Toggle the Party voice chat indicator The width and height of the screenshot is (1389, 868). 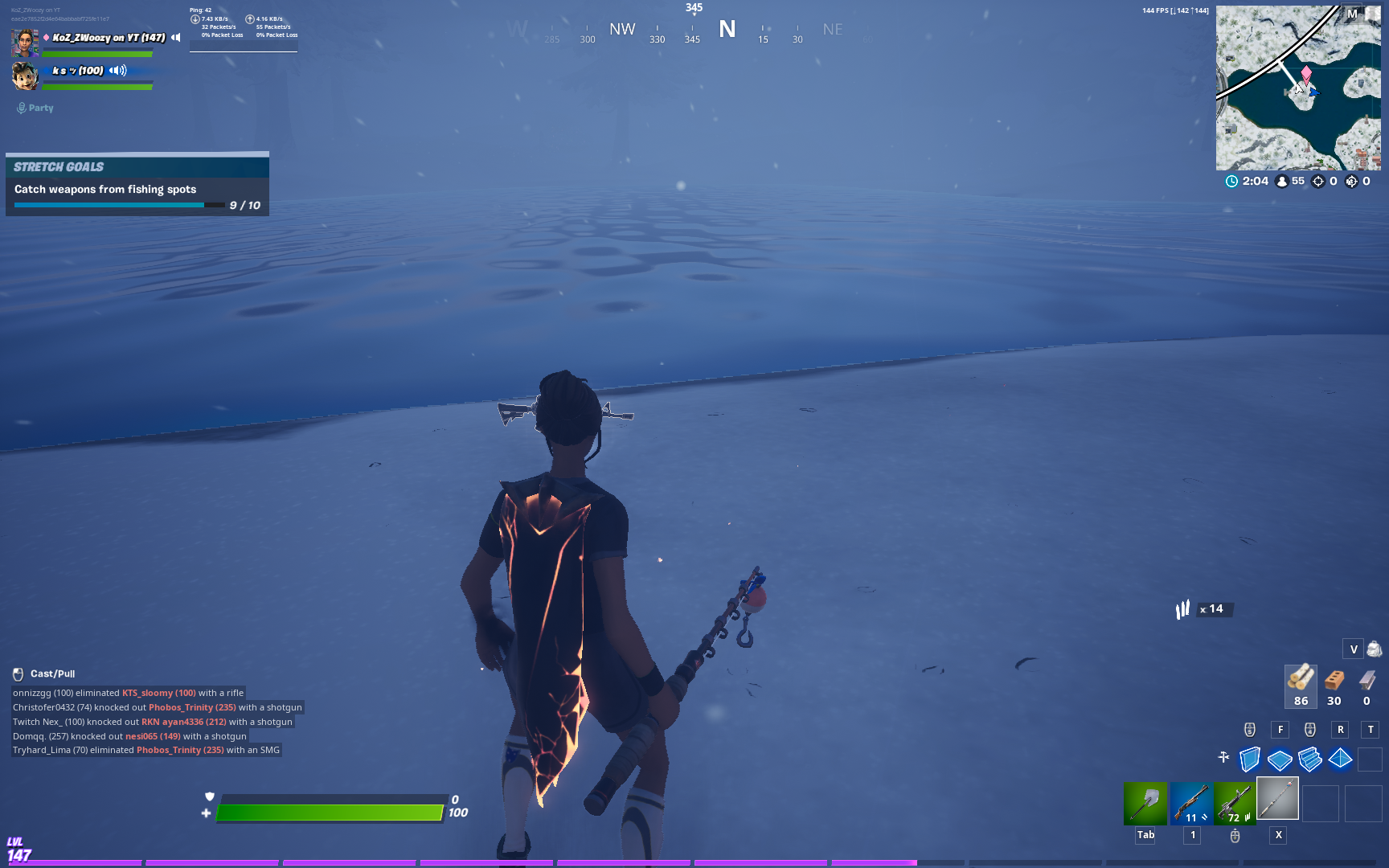point(35,108)
